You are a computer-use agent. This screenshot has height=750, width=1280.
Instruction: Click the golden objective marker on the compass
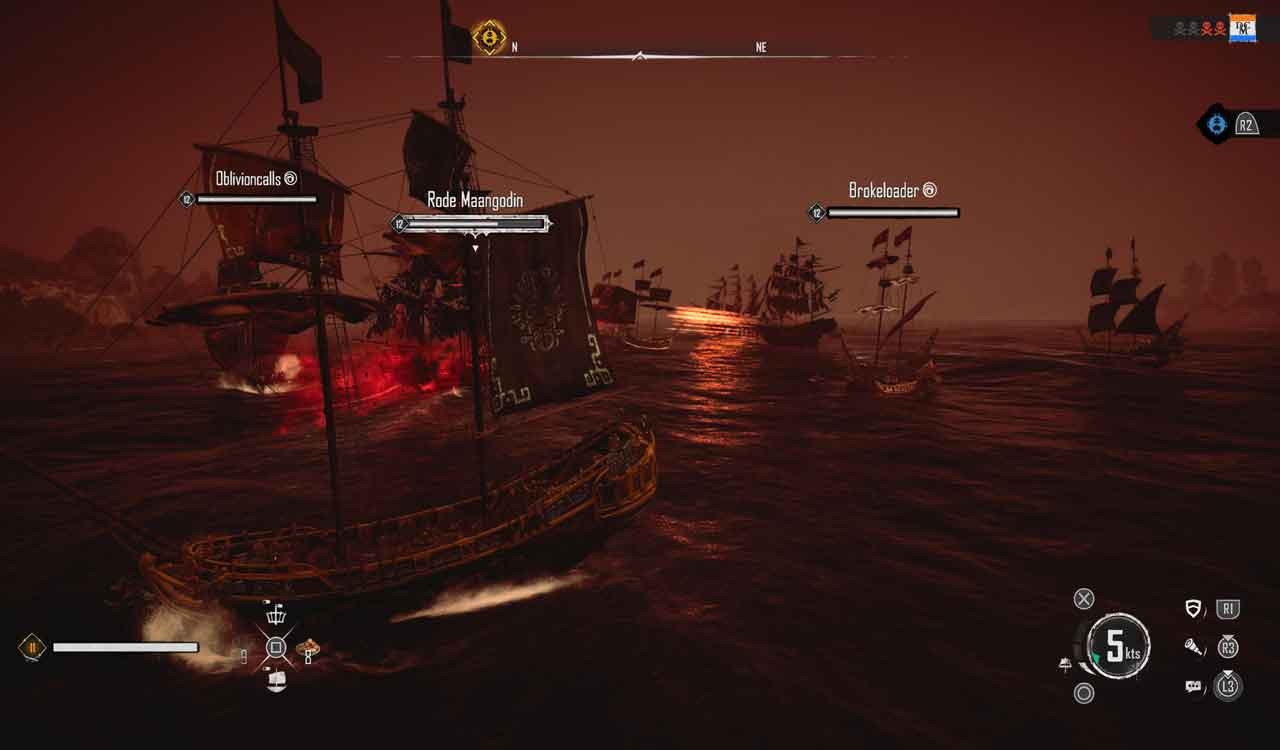tap(489, 37)
